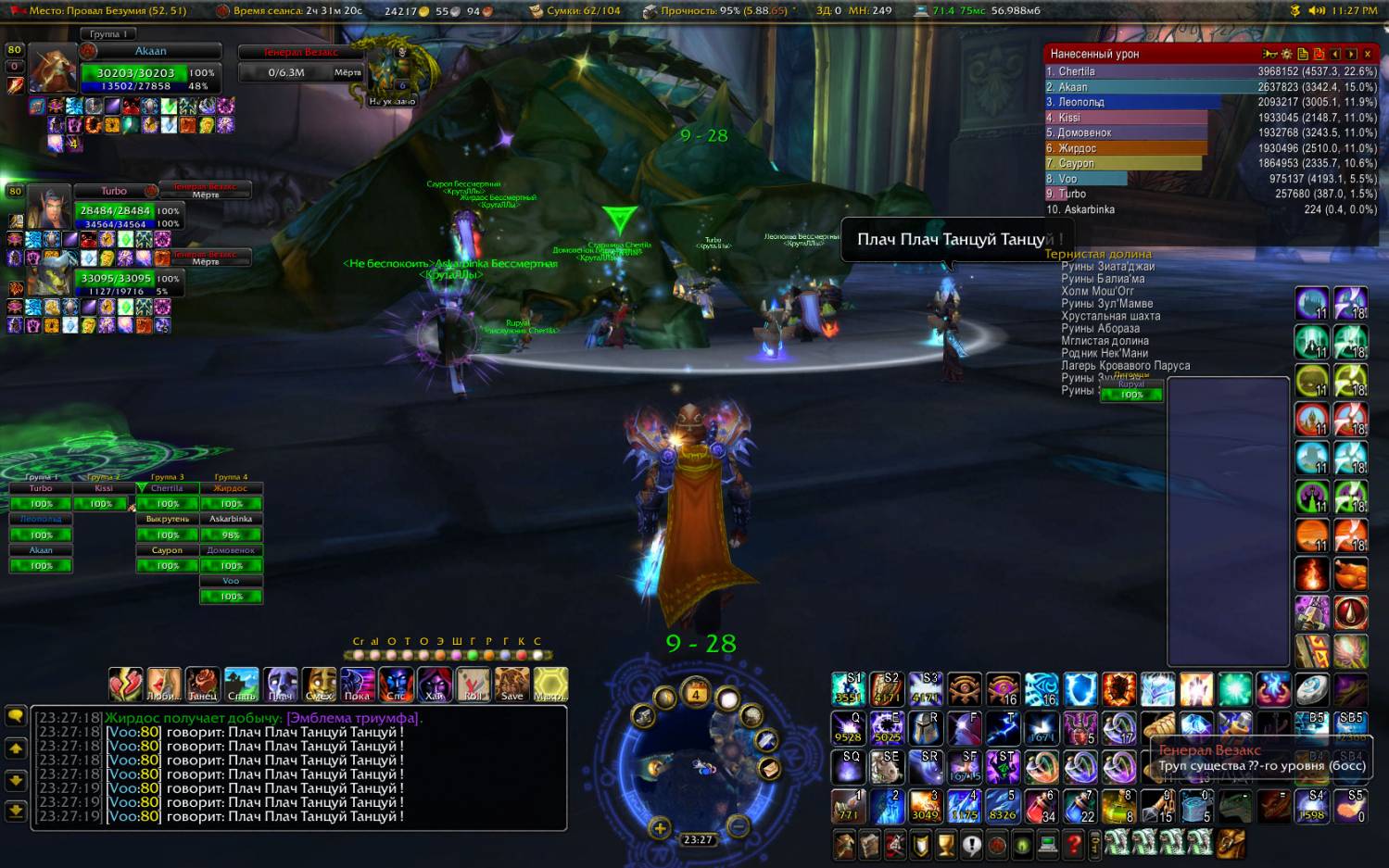Use the red health potion with 34 charges
Screen dimensions: 1389x868
1042,806
